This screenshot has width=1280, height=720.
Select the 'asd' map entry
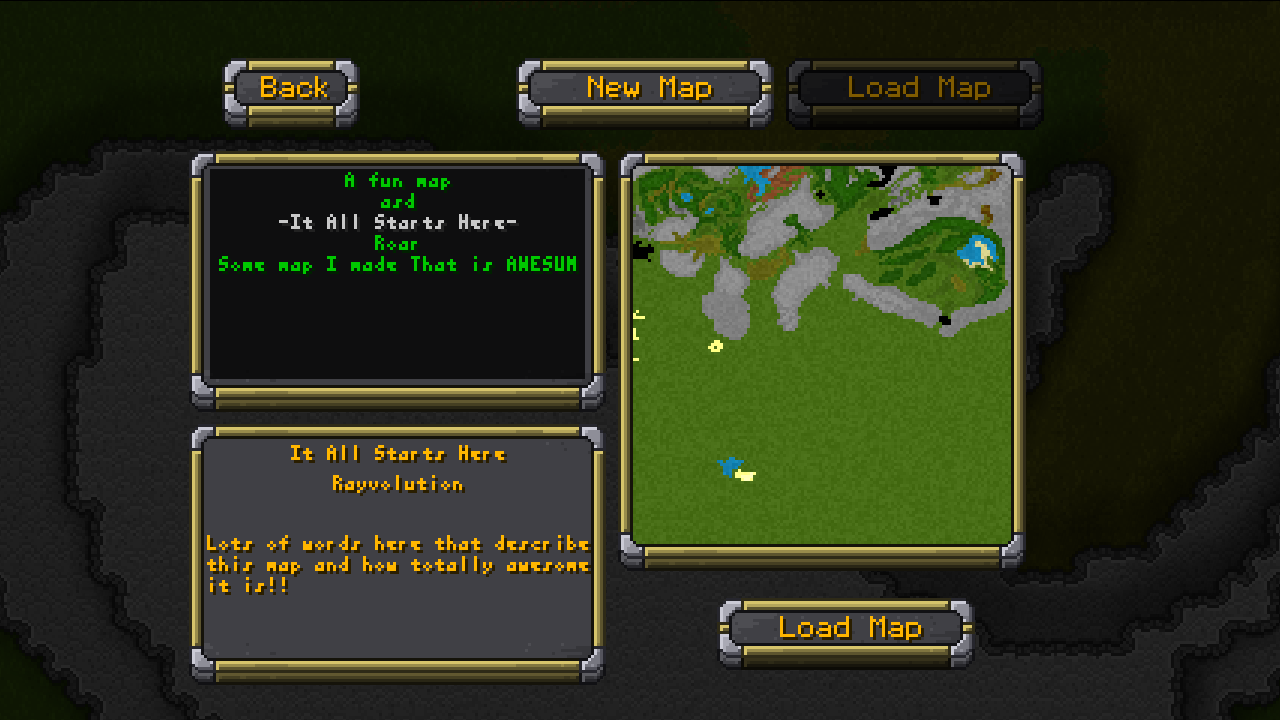(x=397, y=202)
